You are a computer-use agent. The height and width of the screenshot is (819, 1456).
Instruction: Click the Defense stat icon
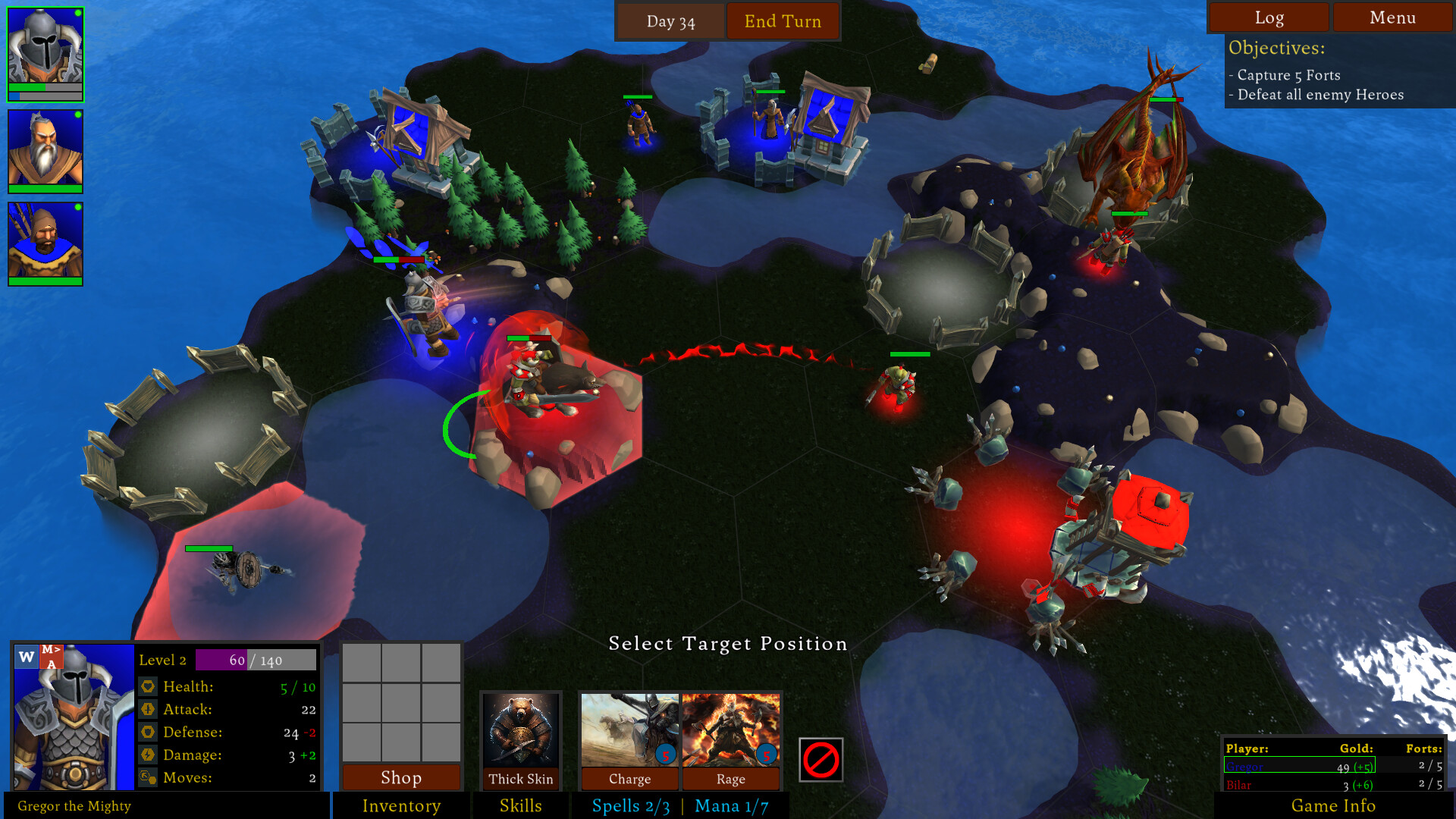(149, 732)
